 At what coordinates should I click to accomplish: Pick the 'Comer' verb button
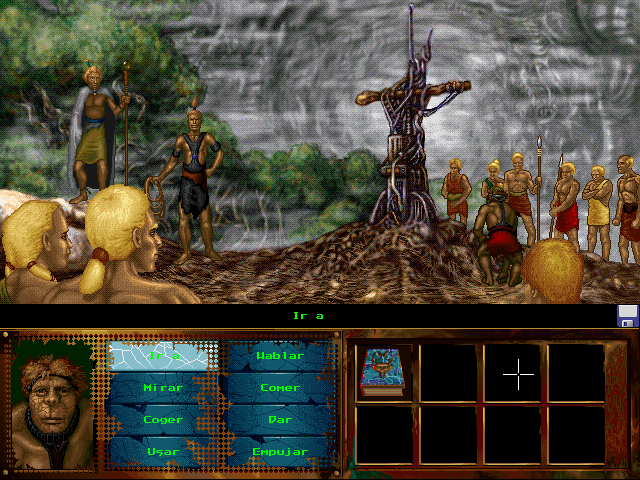[x=279, y=387]
